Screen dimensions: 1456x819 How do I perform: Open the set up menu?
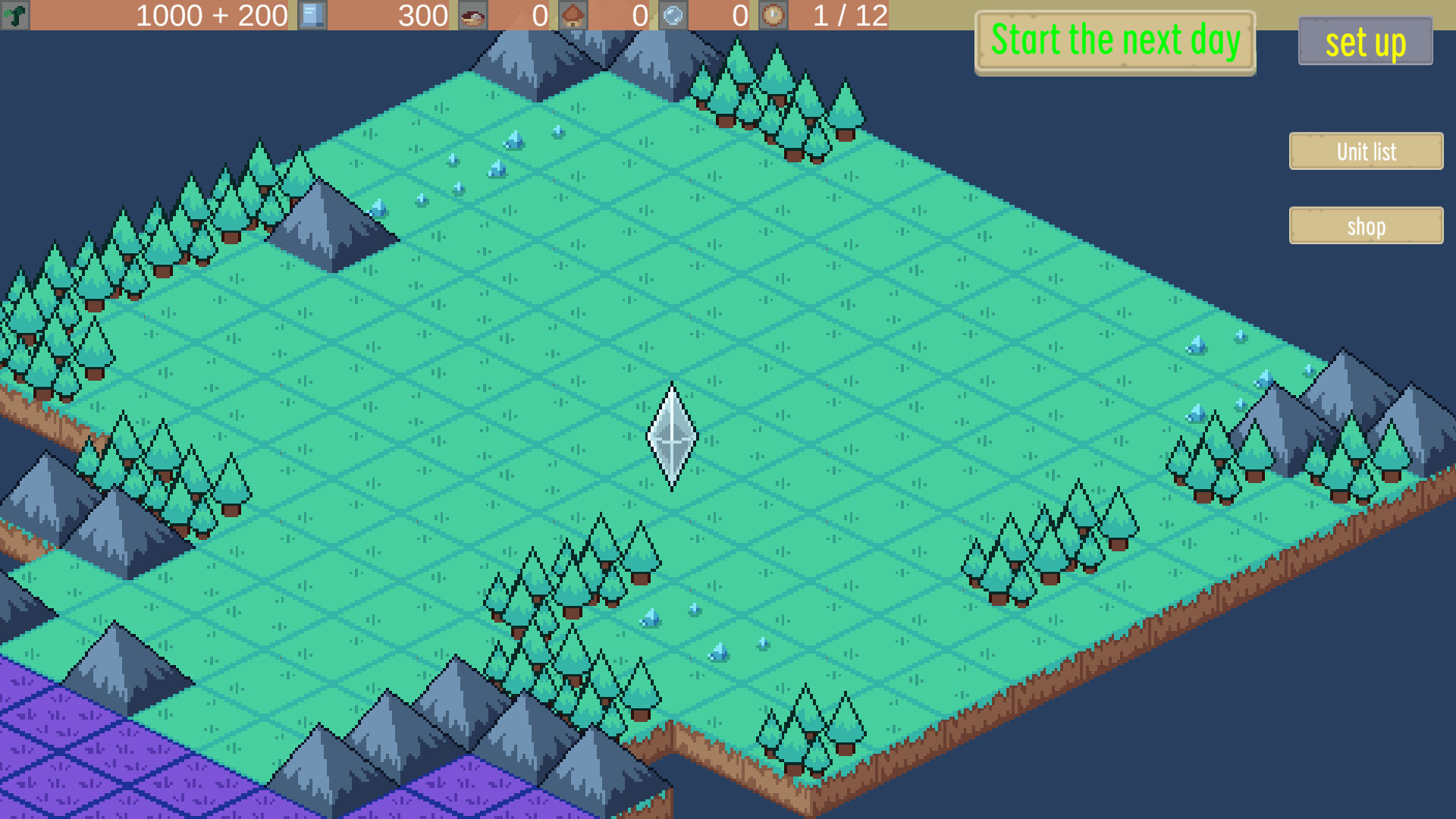click(x=1364, y=43)
